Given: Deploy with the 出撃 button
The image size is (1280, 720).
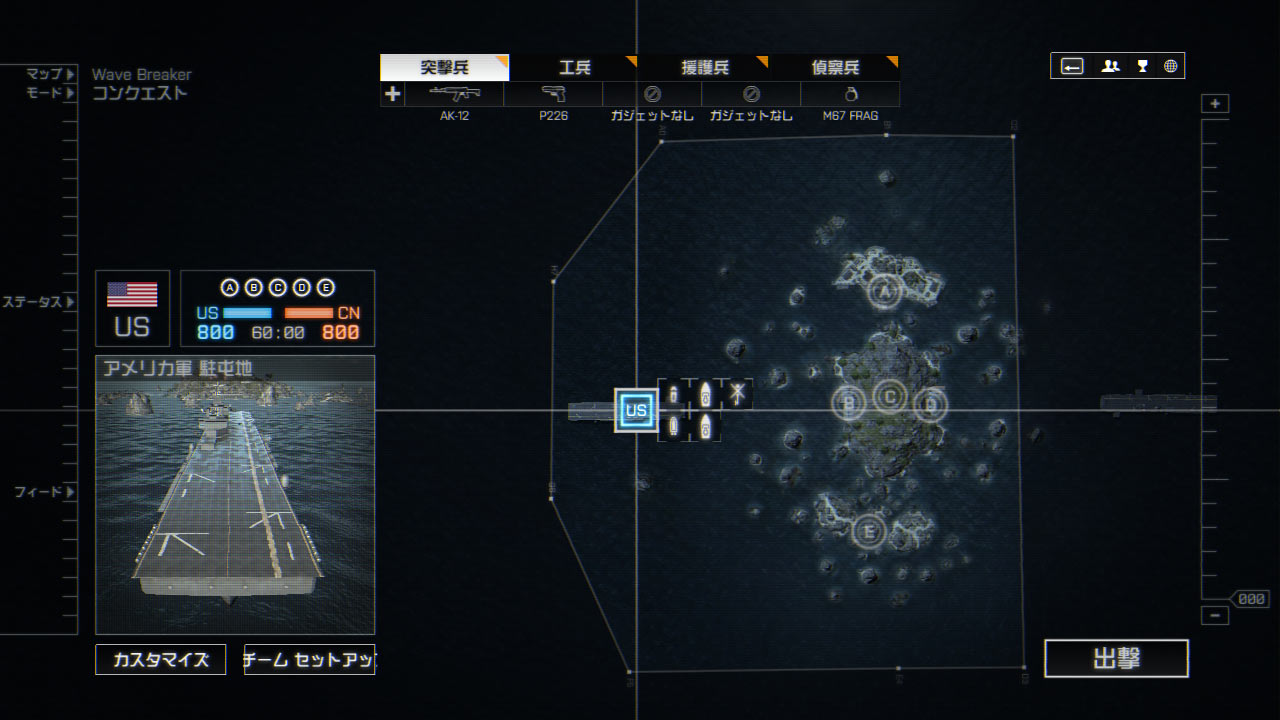Looking at the screenshot, I should click(x=1116, y=659).
